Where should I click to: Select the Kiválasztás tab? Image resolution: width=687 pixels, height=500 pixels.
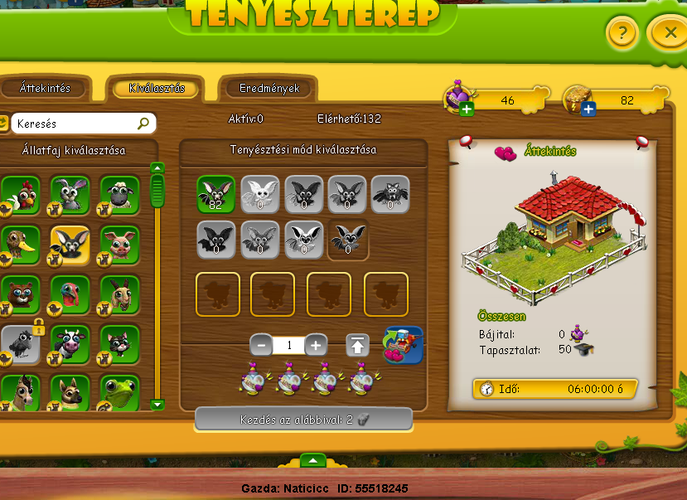156,89
